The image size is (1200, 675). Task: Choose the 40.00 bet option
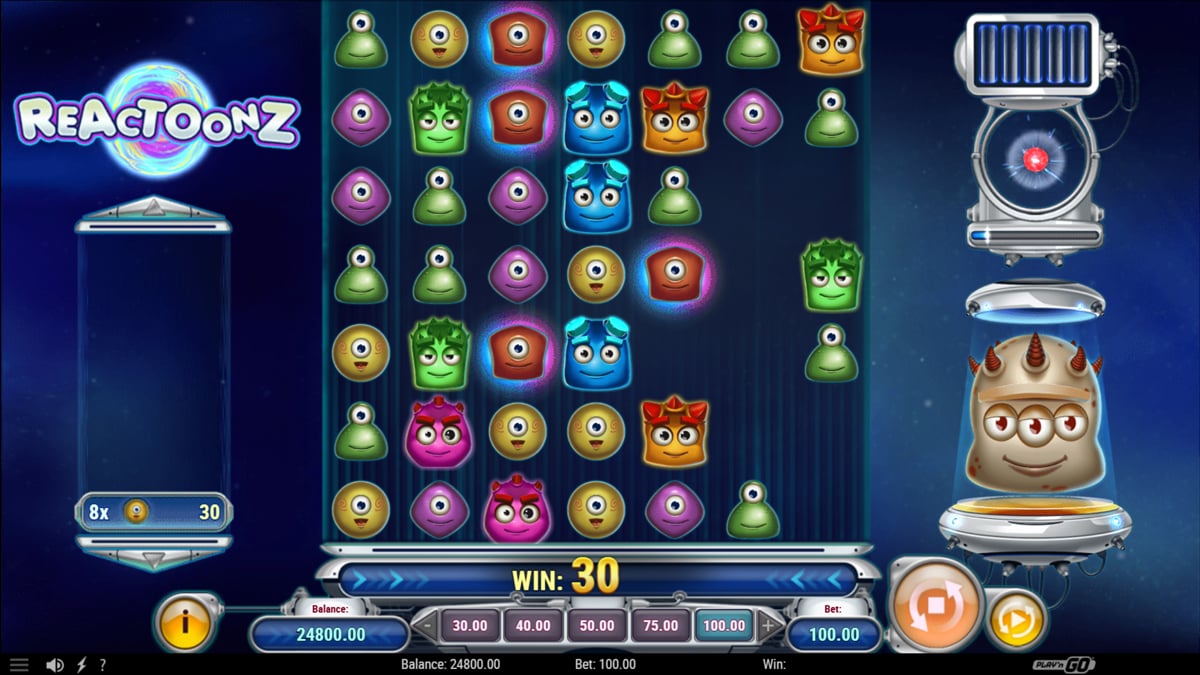point(533,626)
